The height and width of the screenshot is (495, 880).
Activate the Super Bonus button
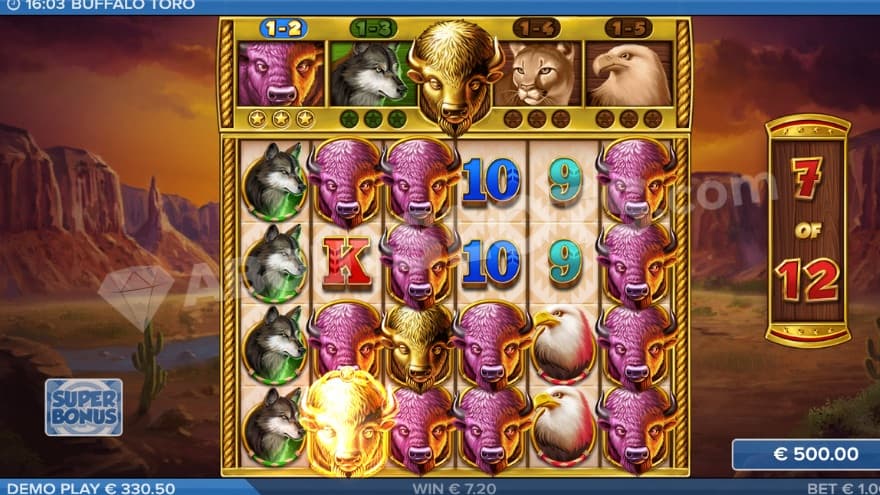84,406
